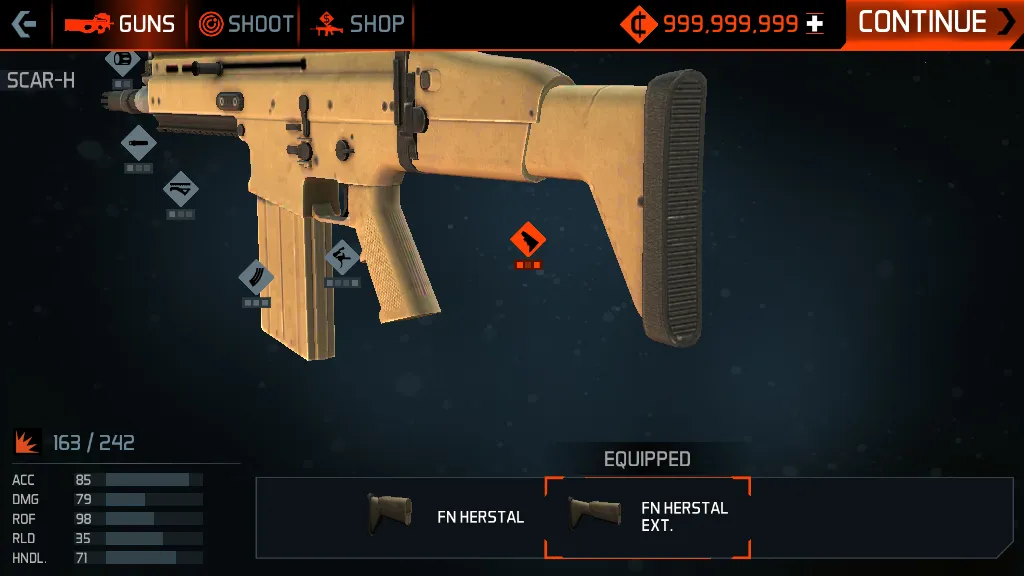The height and width of the screenshot is (576, 1024).
Task: Select the equipped FN Herstal Ext. stock
Action: coord(647,516)
